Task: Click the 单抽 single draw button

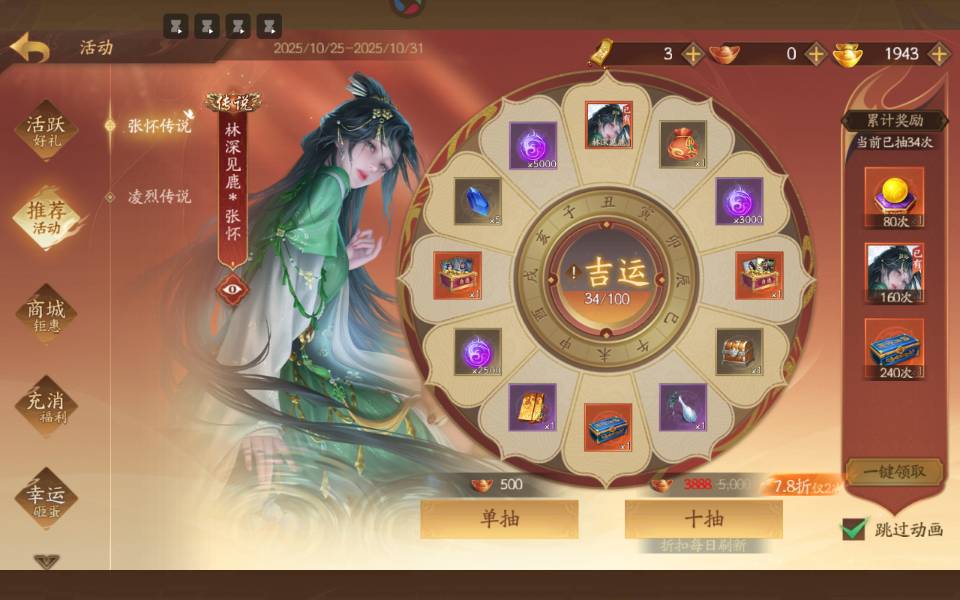Action: pyautogui.click(x=499, y=519)
